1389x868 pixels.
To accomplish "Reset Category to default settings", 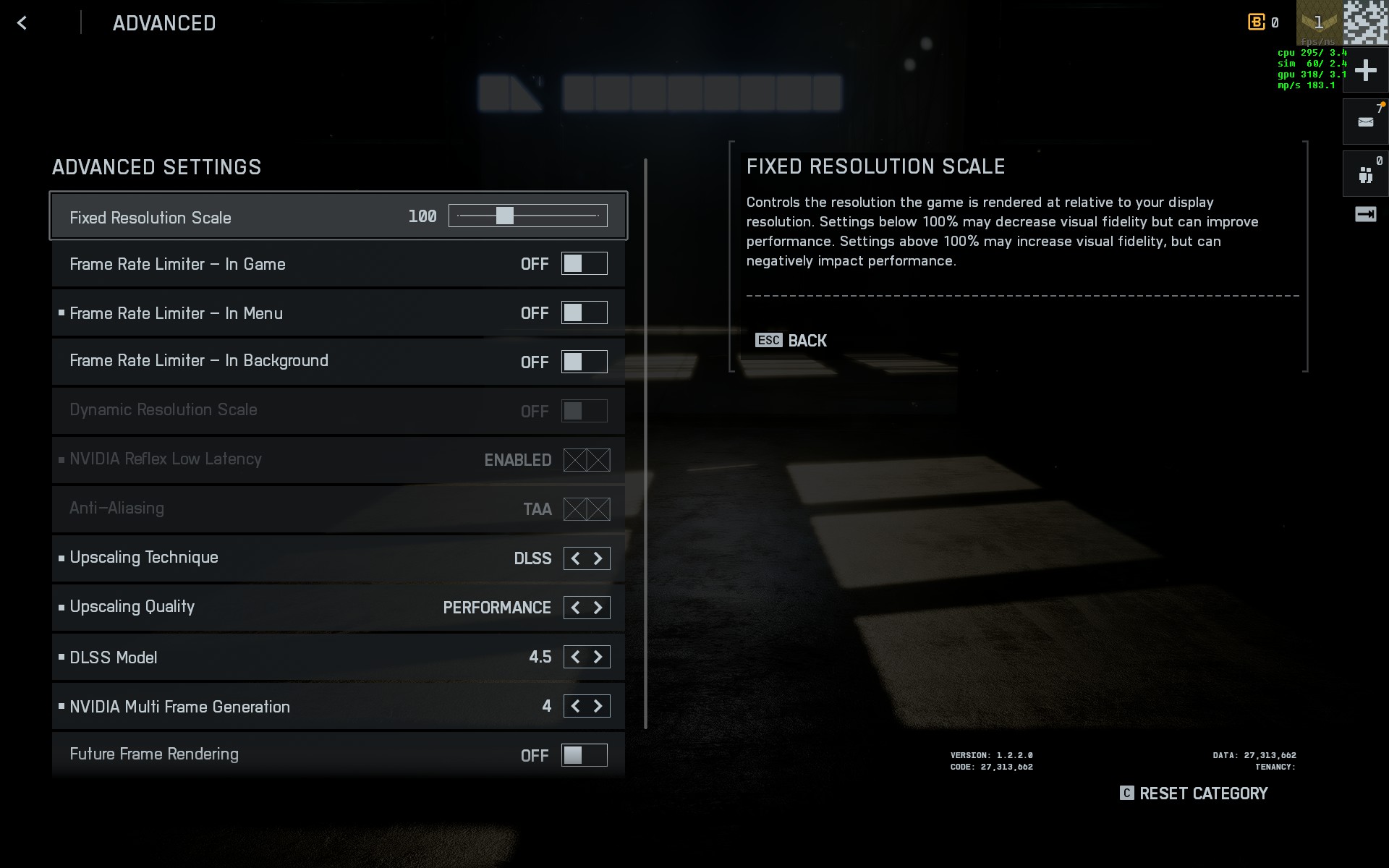I will point(1194,793).
